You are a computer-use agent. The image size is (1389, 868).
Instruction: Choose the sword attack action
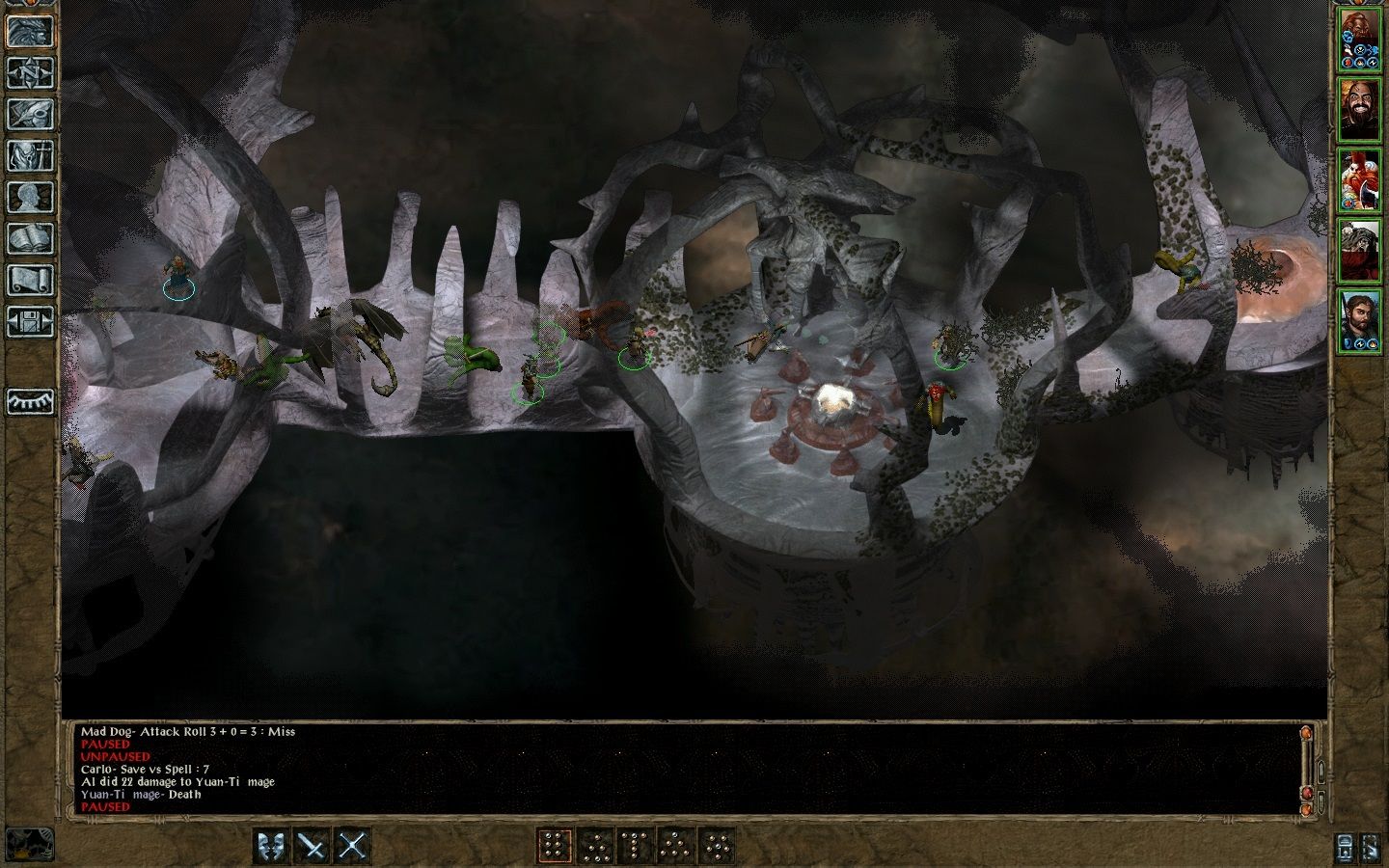[x=313, y=846]
